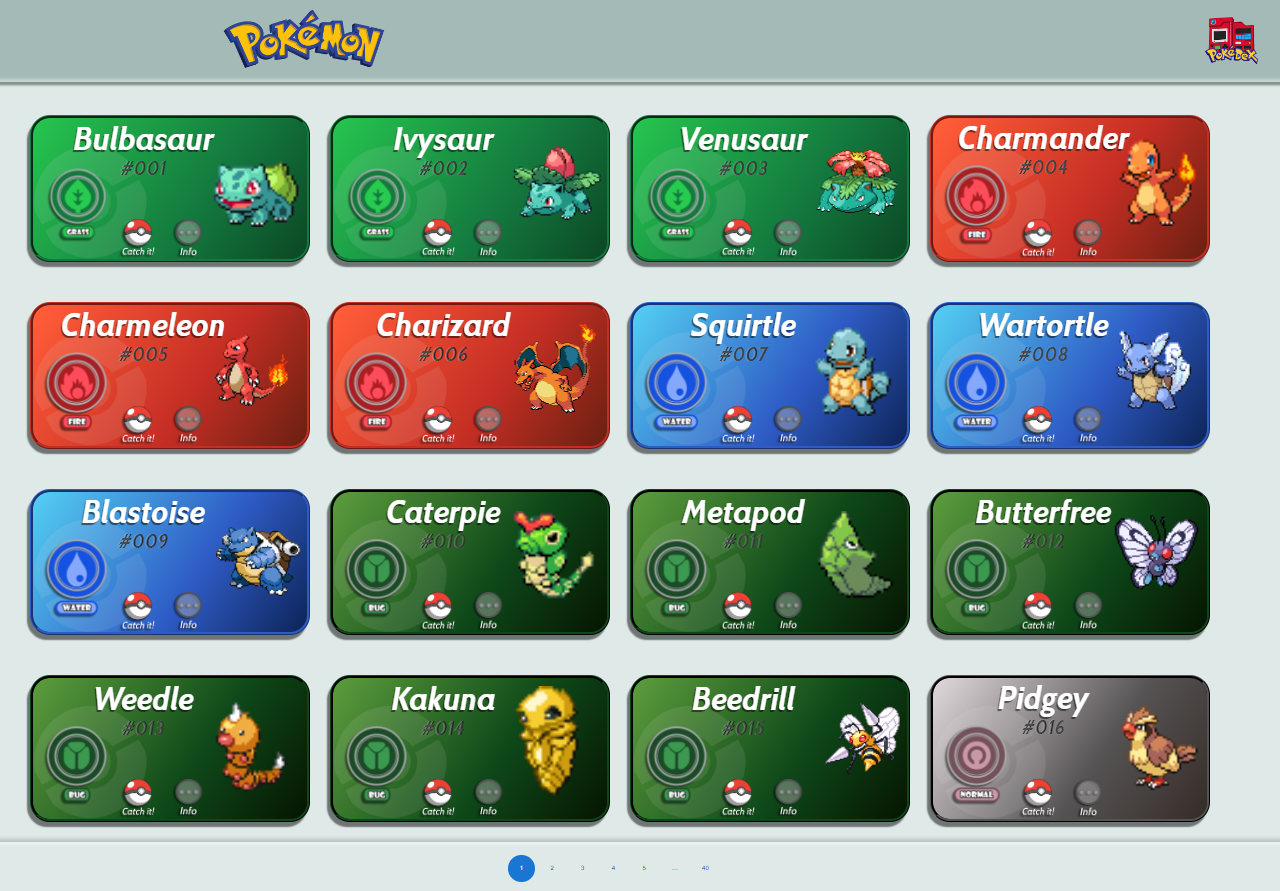Open page 5 from the pagination bar

(x=643, y=868)
